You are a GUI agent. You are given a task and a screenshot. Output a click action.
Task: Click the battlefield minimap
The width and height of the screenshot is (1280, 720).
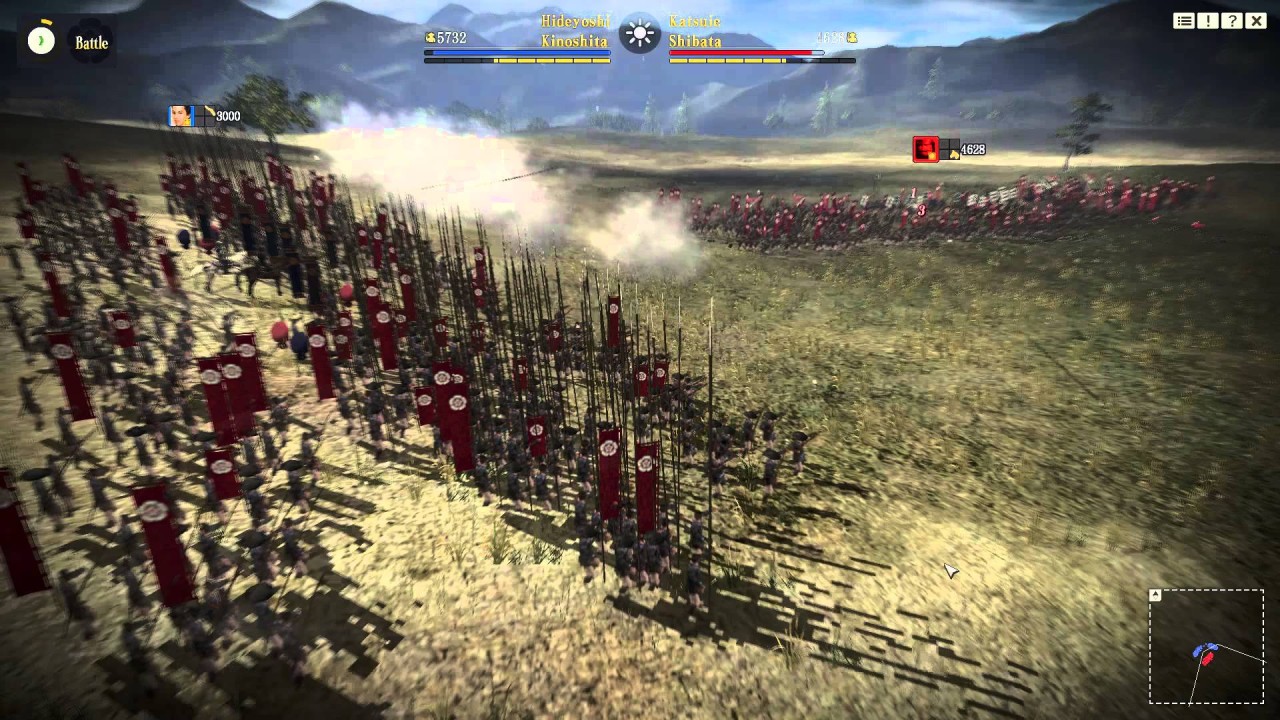point(1206,647)
